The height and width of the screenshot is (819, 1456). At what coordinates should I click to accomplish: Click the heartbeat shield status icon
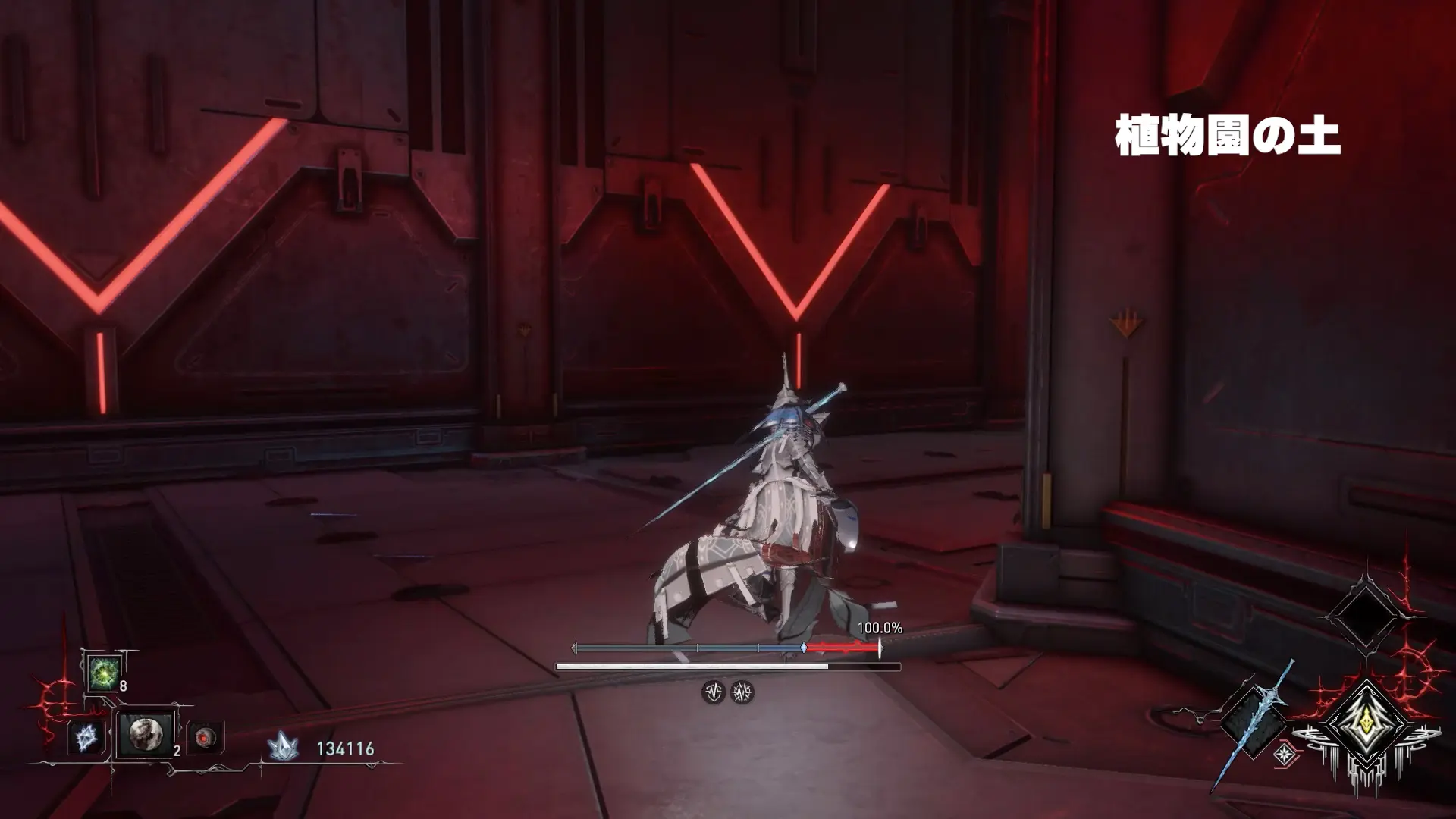pos(713,692)
